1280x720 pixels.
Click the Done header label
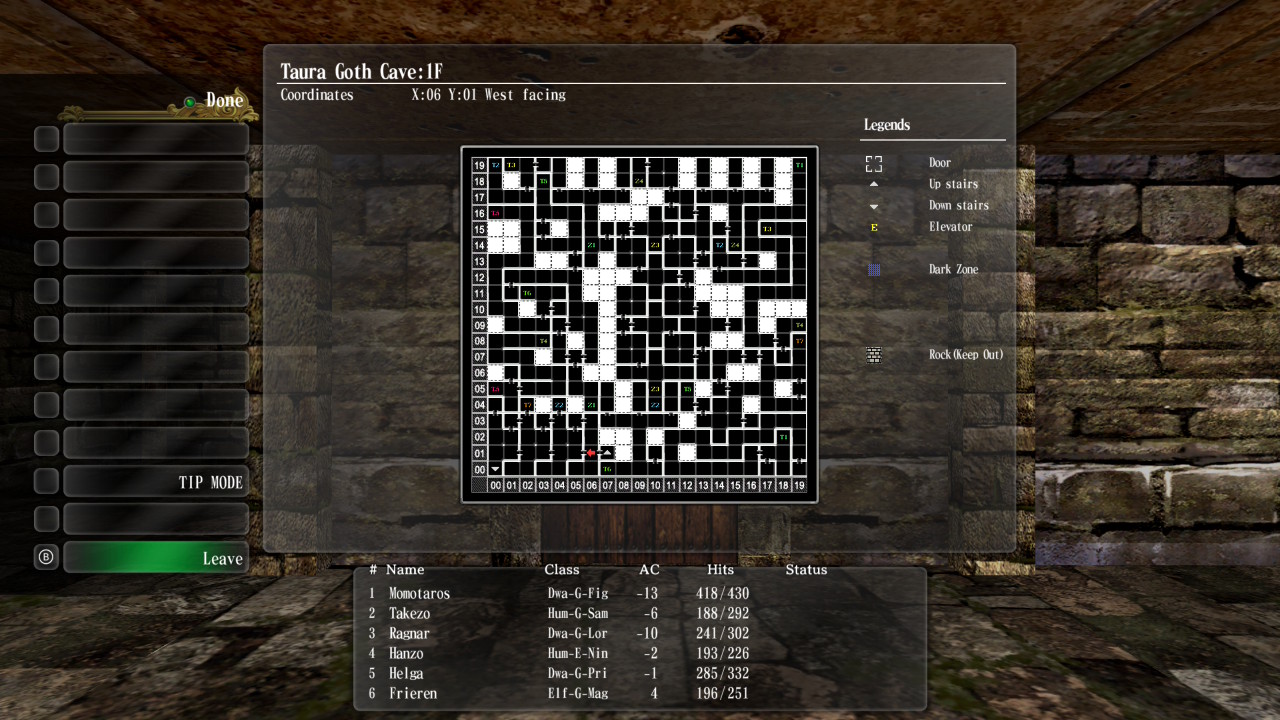(224, 101)
